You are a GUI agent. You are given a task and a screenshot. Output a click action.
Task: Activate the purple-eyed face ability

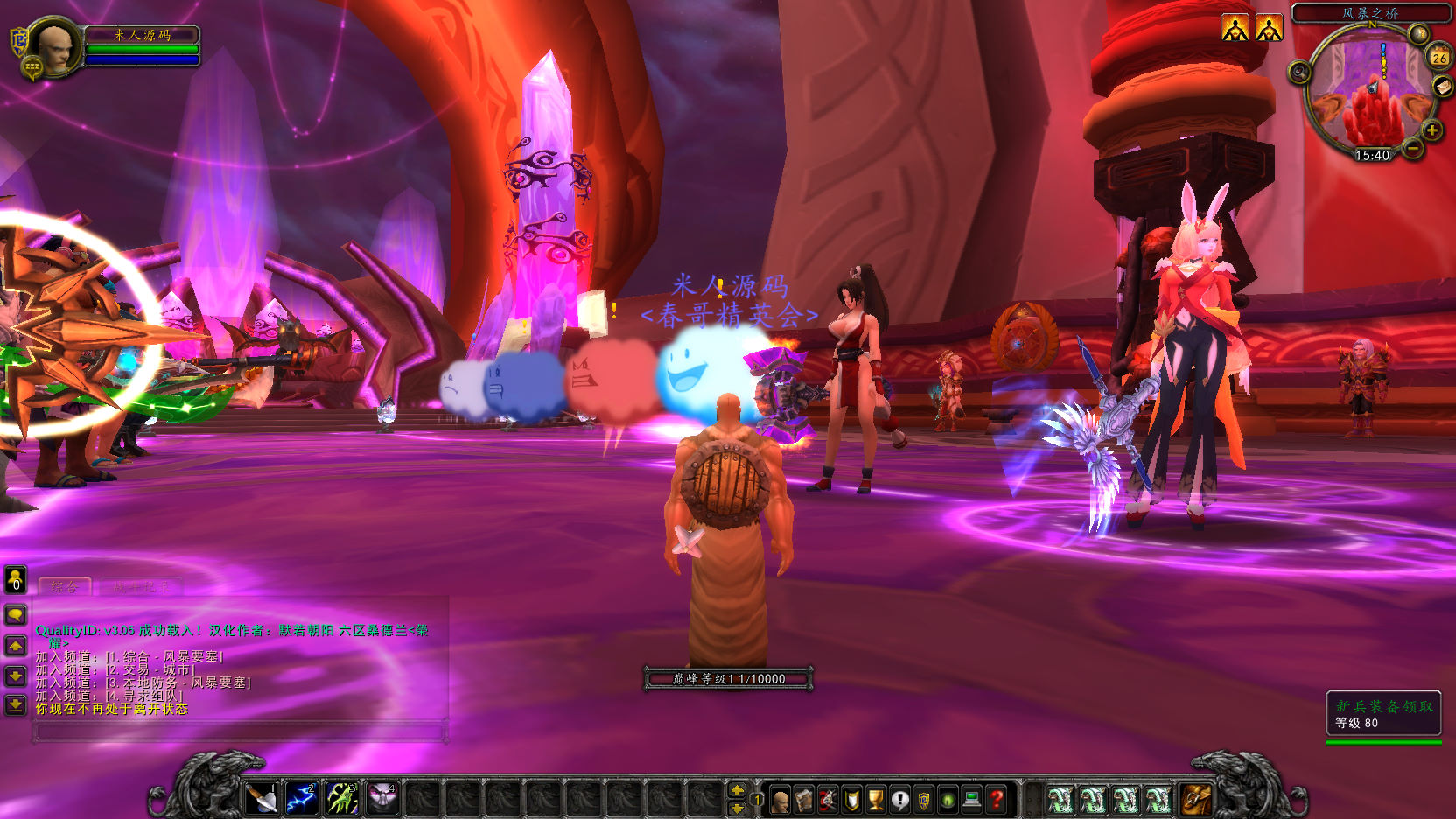(382, 798)
